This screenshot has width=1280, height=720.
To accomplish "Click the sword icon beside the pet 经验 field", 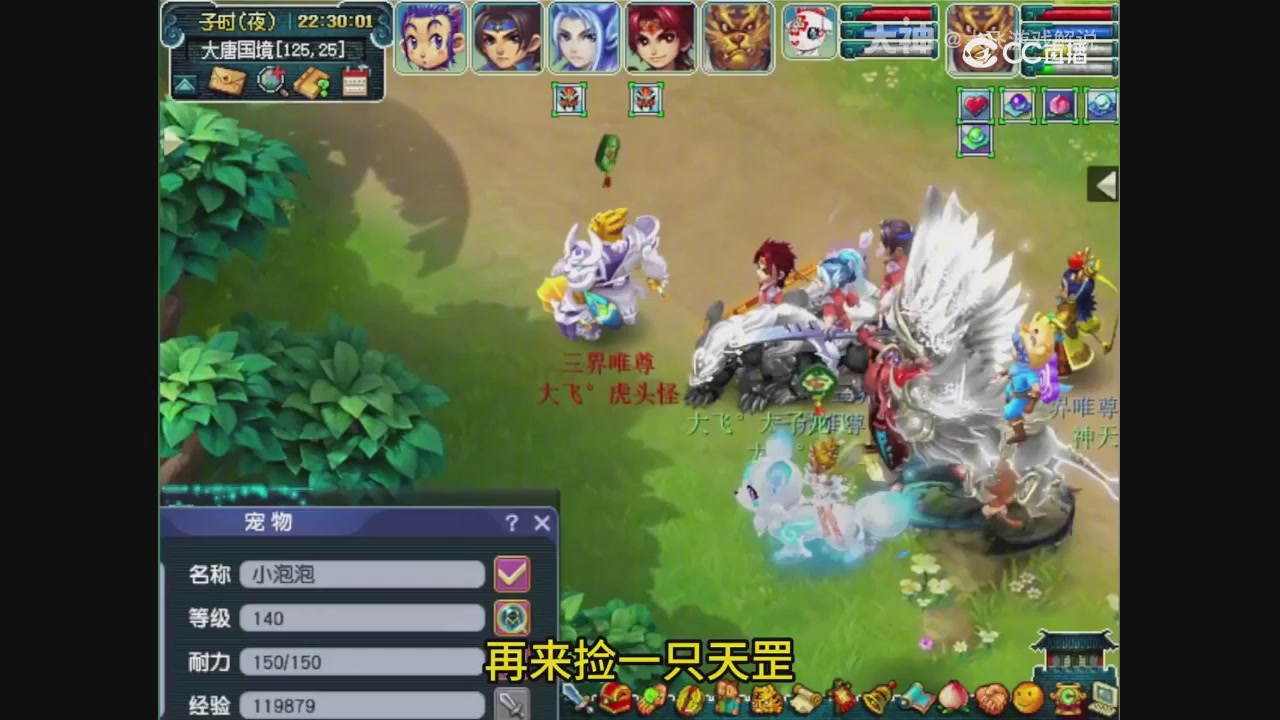I will 512,705.
